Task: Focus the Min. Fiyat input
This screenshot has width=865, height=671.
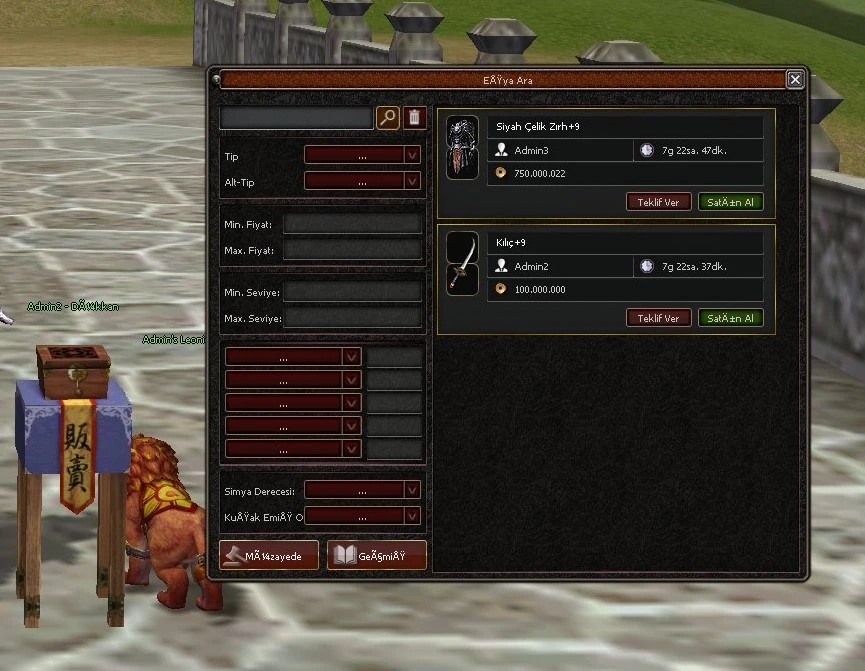Action: tap(352, 224)
